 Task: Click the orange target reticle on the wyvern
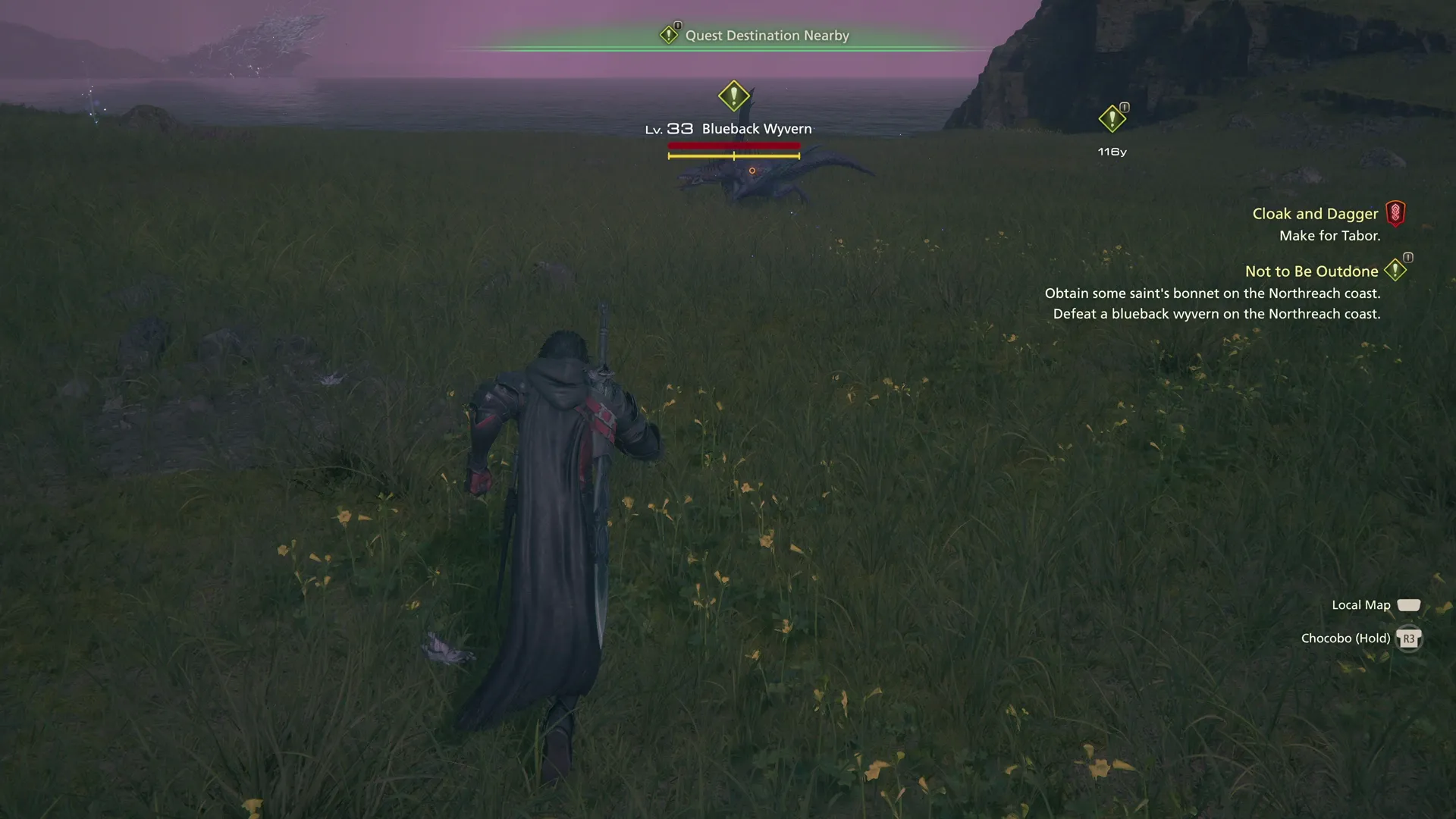(x=752, y=171)
